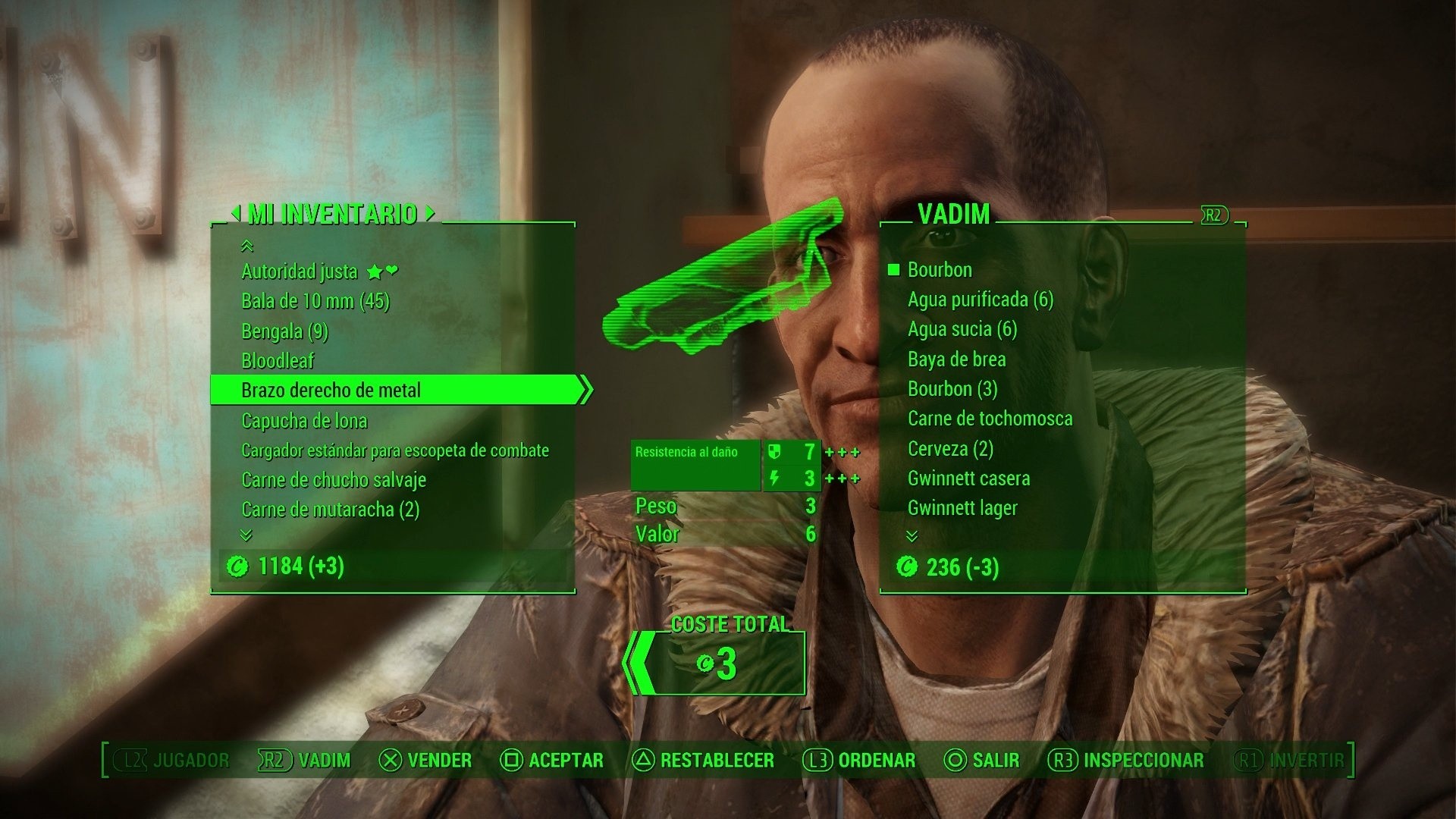Click the heart icon on Autoridad justa
1456x819 pixels.
394,271
